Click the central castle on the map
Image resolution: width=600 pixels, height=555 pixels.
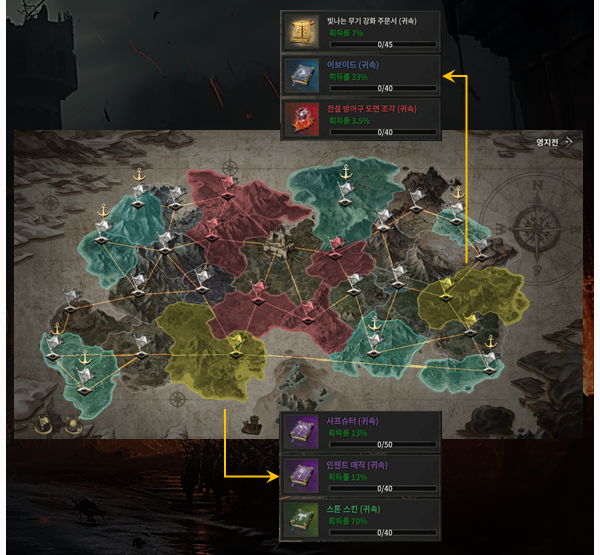279,243
